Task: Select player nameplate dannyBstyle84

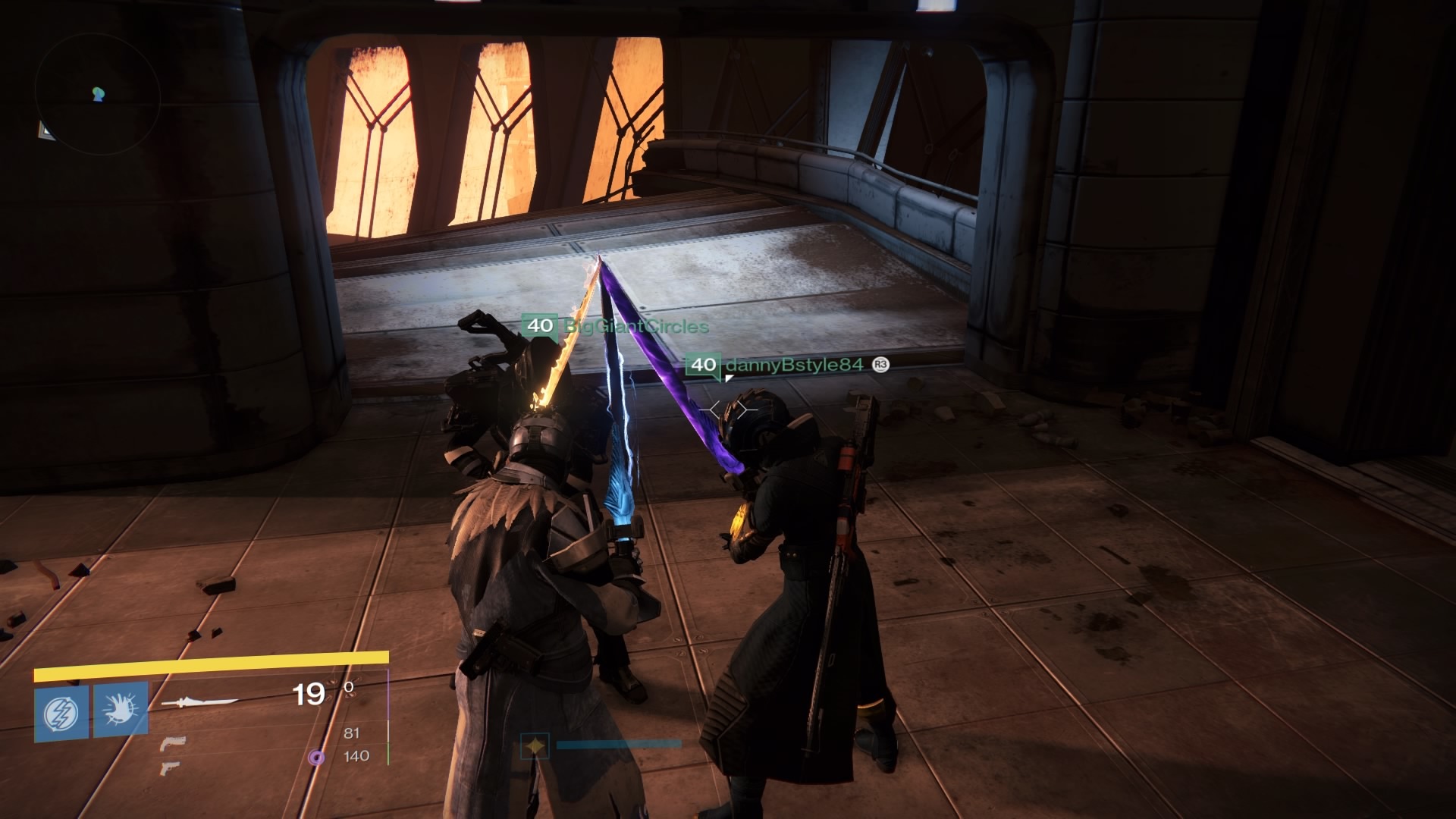Action: (793, 365)
